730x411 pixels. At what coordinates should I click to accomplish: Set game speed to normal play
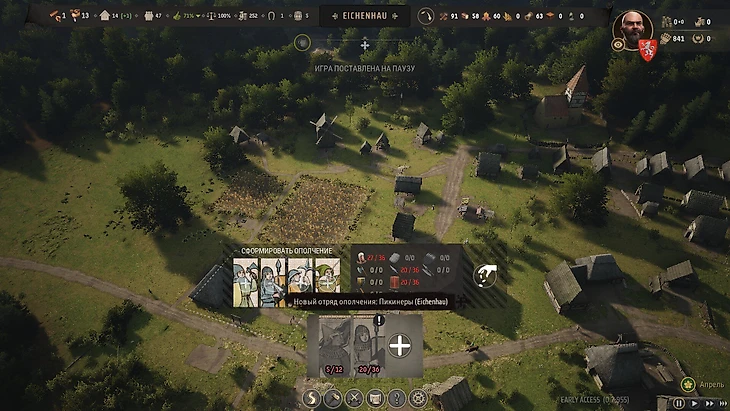tap(693, 404)
